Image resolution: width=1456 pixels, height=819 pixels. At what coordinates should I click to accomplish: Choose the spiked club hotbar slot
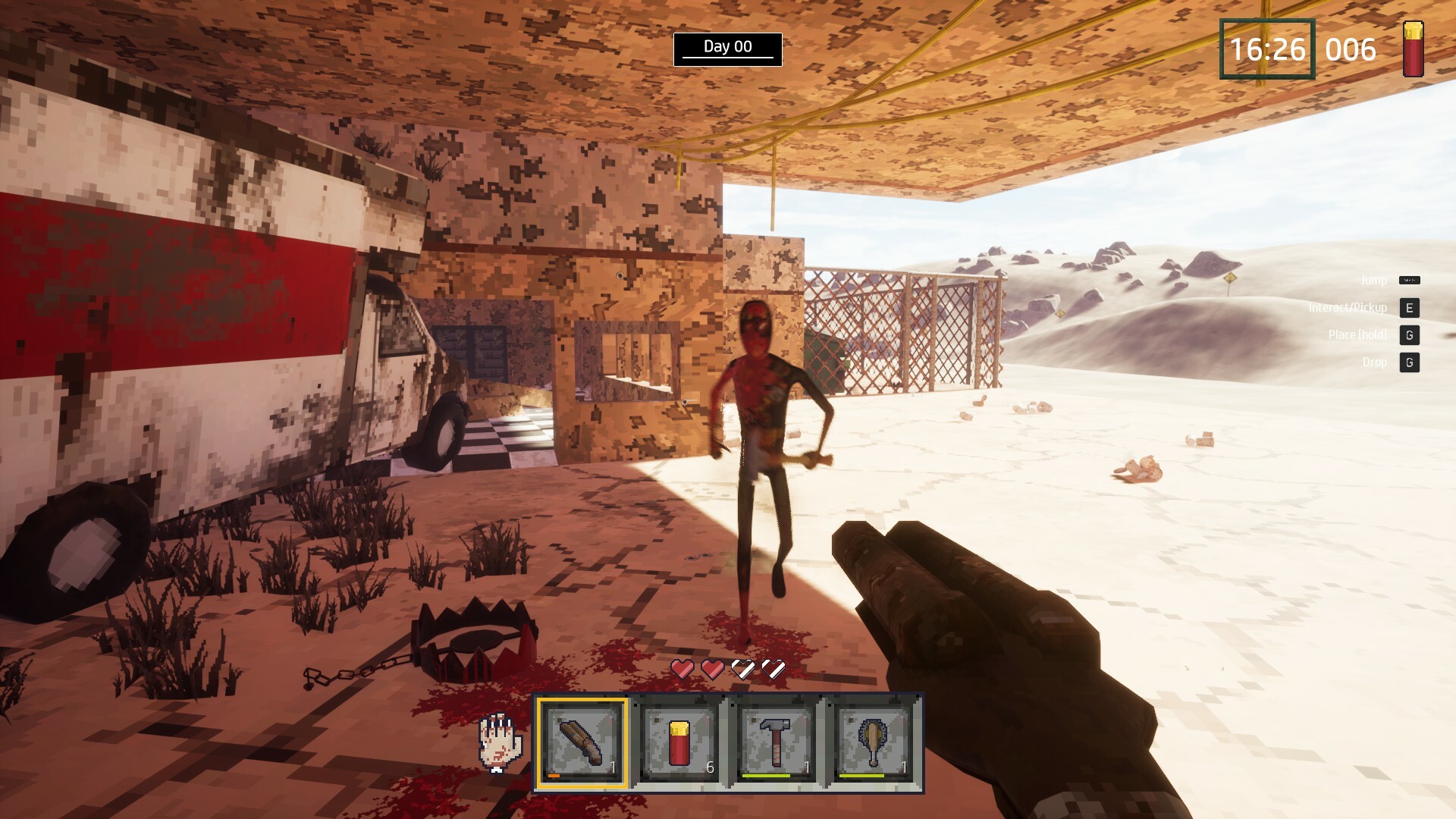point(873,742)
